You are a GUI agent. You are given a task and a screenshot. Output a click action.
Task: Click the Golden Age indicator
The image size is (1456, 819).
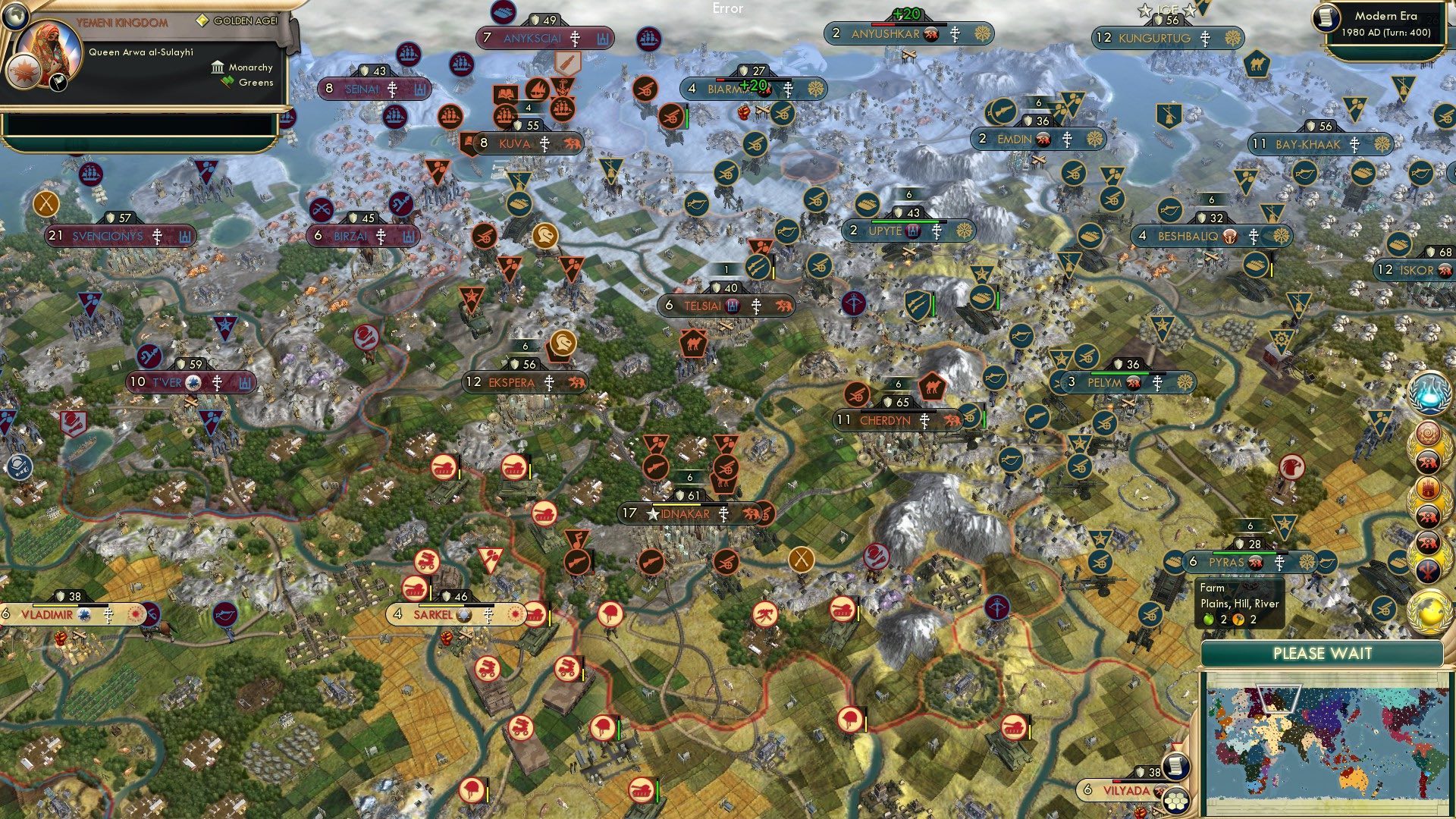coord(203,21)
